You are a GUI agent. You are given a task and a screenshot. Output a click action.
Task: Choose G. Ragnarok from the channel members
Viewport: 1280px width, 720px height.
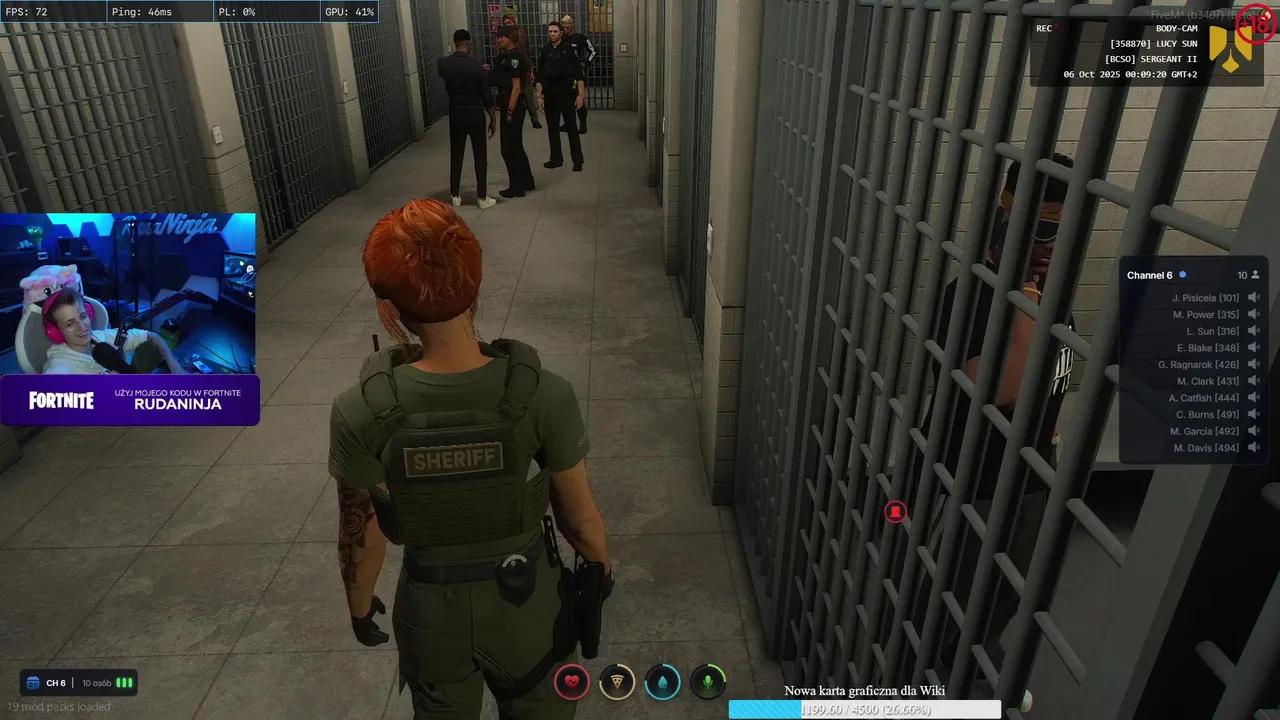point(1198,365)
